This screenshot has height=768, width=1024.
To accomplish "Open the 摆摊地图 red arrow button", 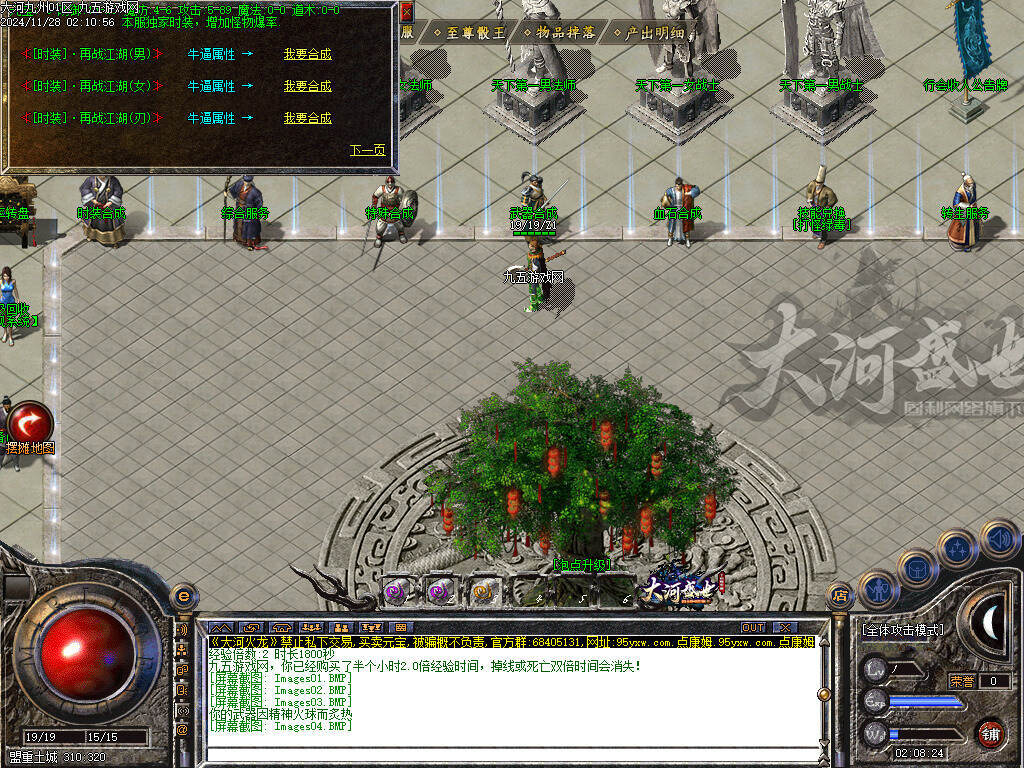I will [x=29, y=420].
